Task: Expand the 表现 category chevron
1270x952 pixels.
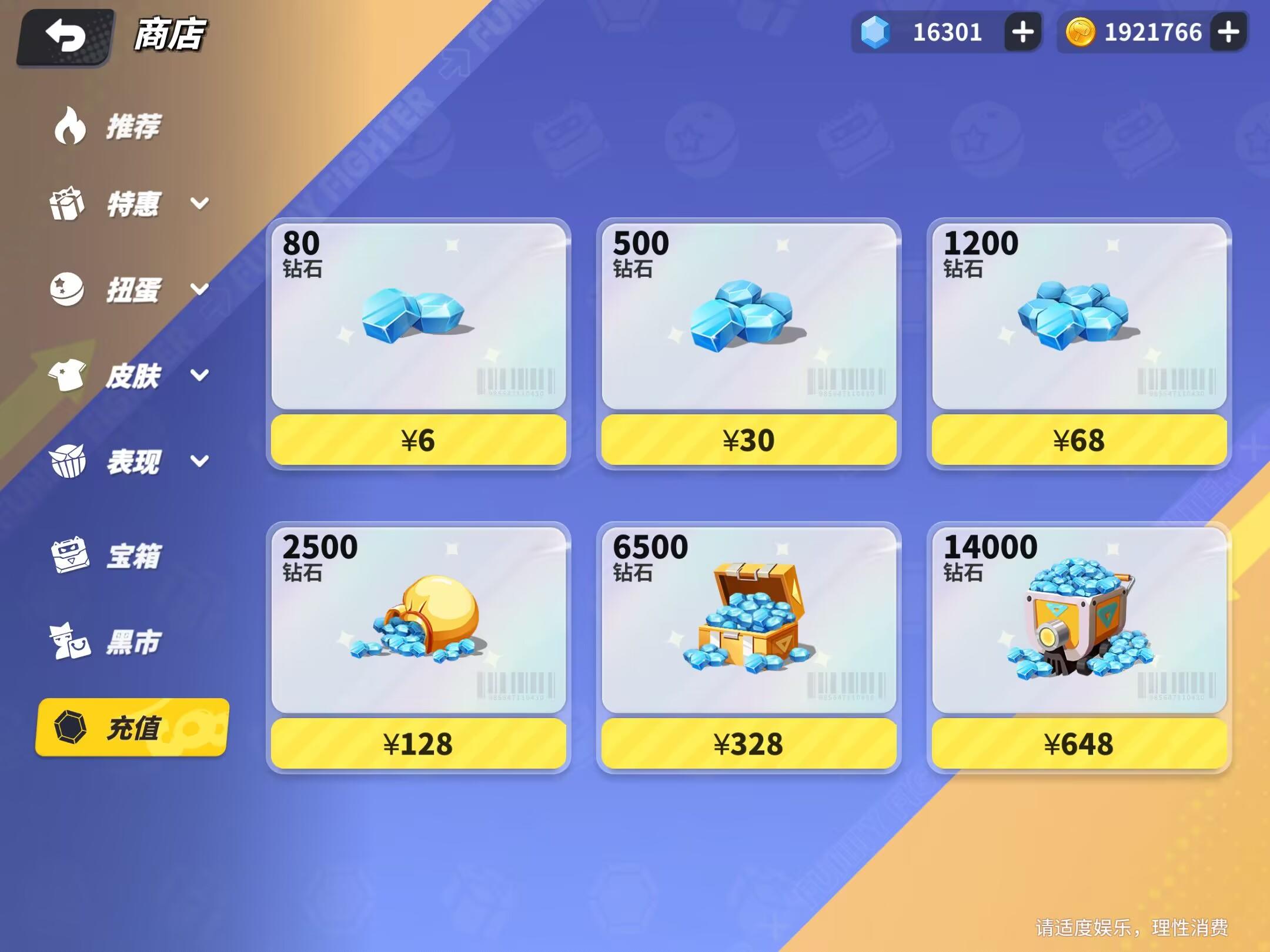Action: [x=200, y=462]
